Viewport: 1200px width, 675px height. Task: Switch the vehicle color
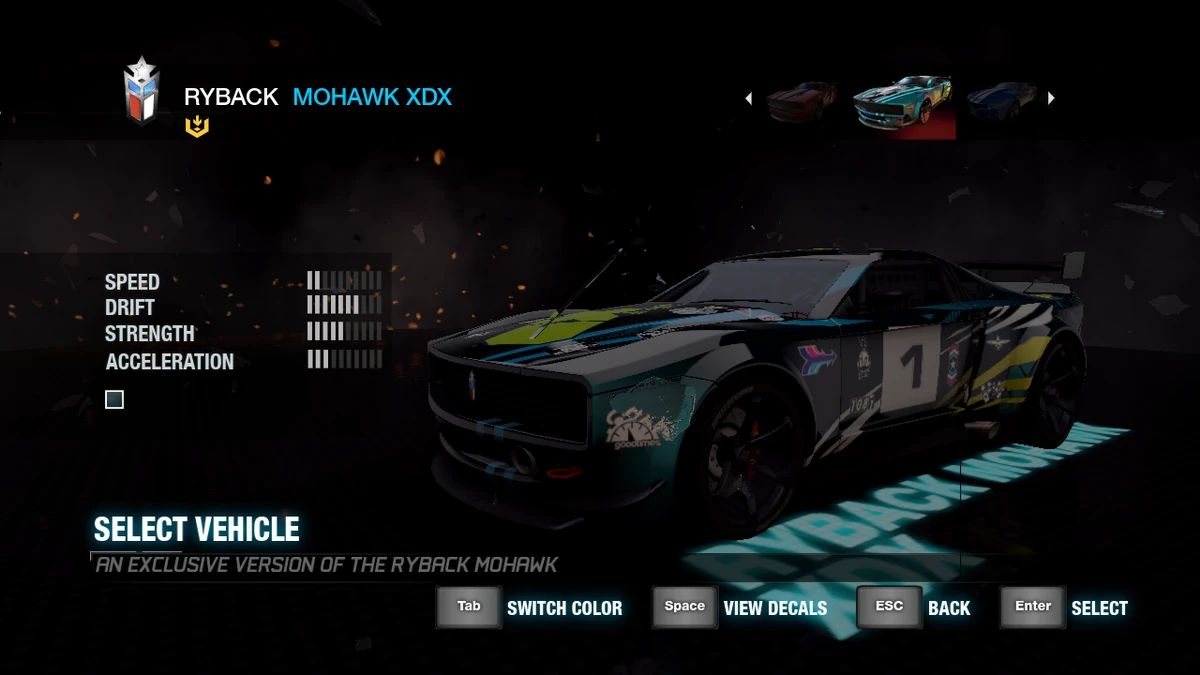(469, 607)
